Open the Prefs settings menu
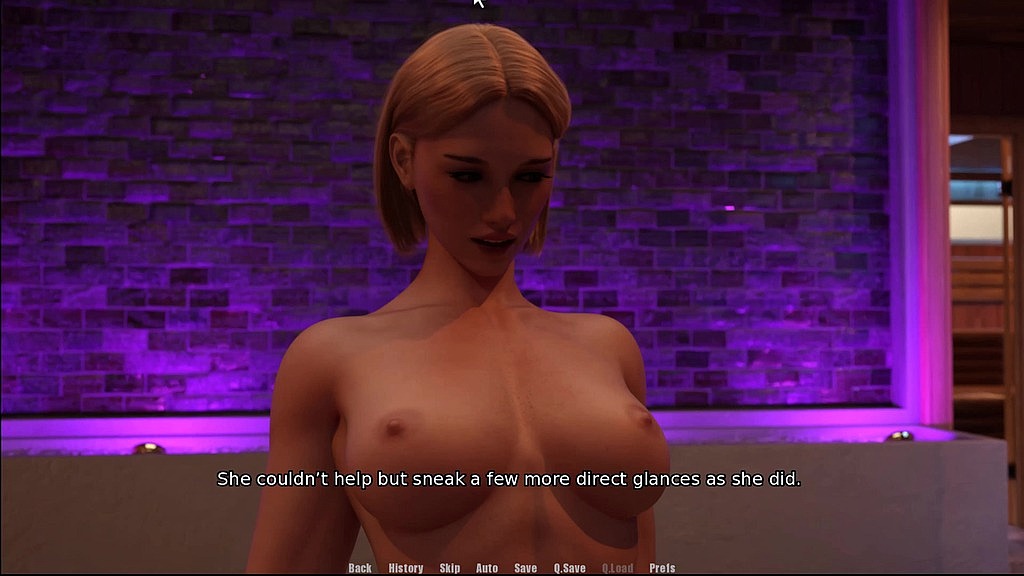Viewport: 1024px width, 576px height. click(662, 568)
